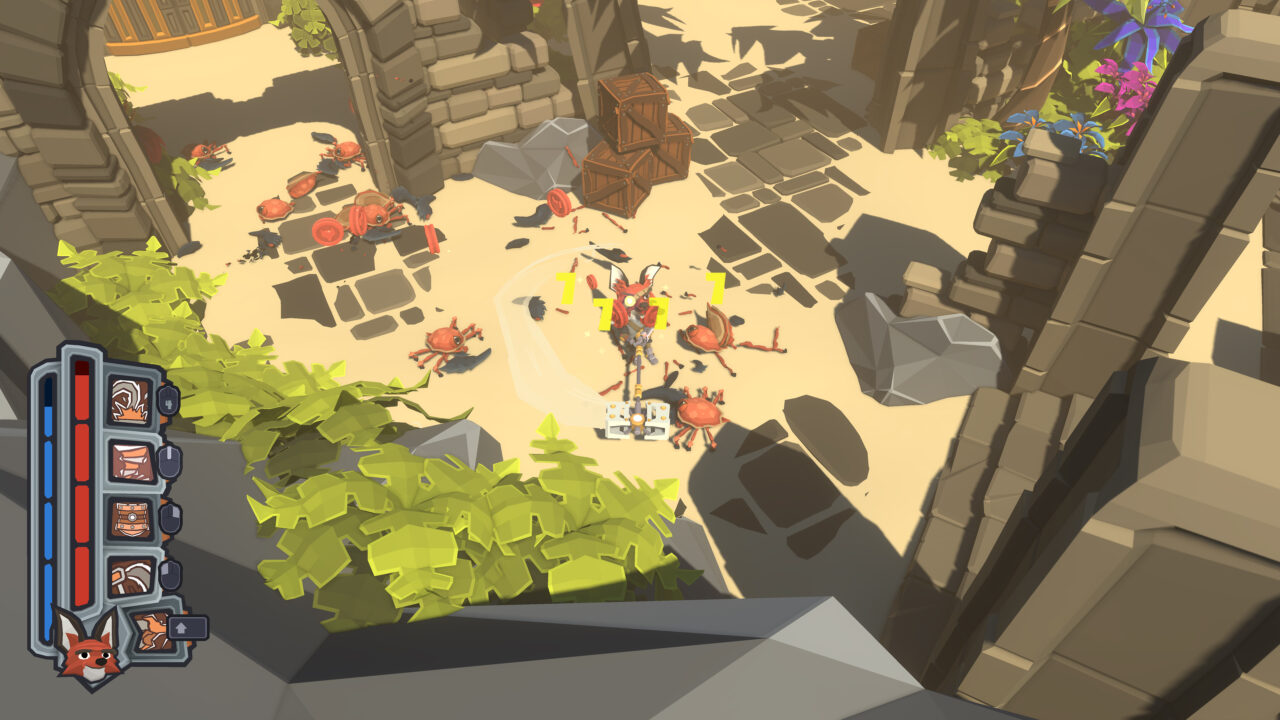Click the mouse-button indicator beside the top ability
Image resolution: width=1280 pixels, height=720 pixels.
point(169,399)
